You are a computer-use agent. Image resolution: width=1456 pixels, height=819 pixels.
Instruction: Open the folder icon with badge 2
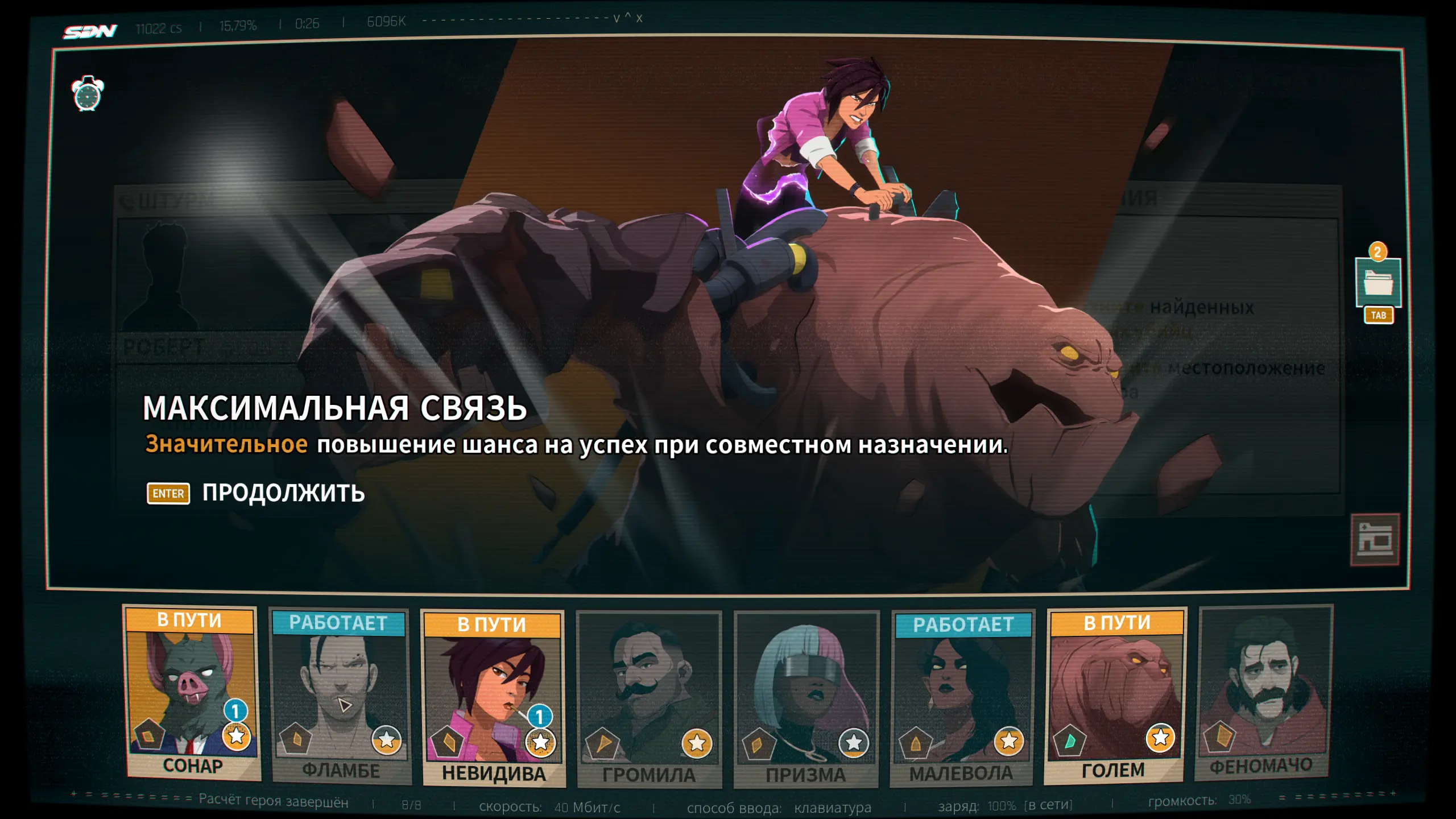(1378, 283)
